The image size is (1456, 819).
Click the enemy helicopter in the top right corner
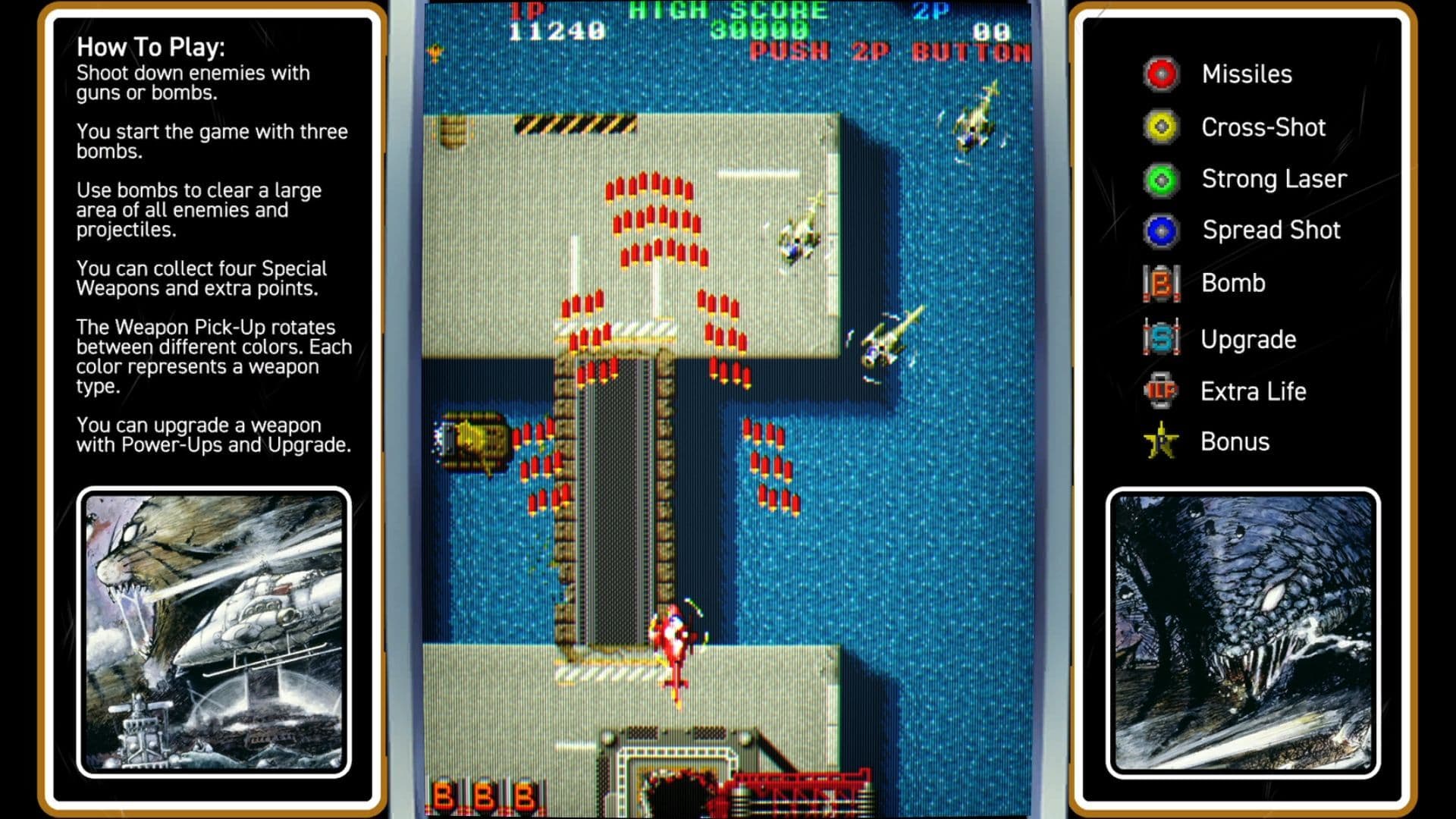[976, 119]
